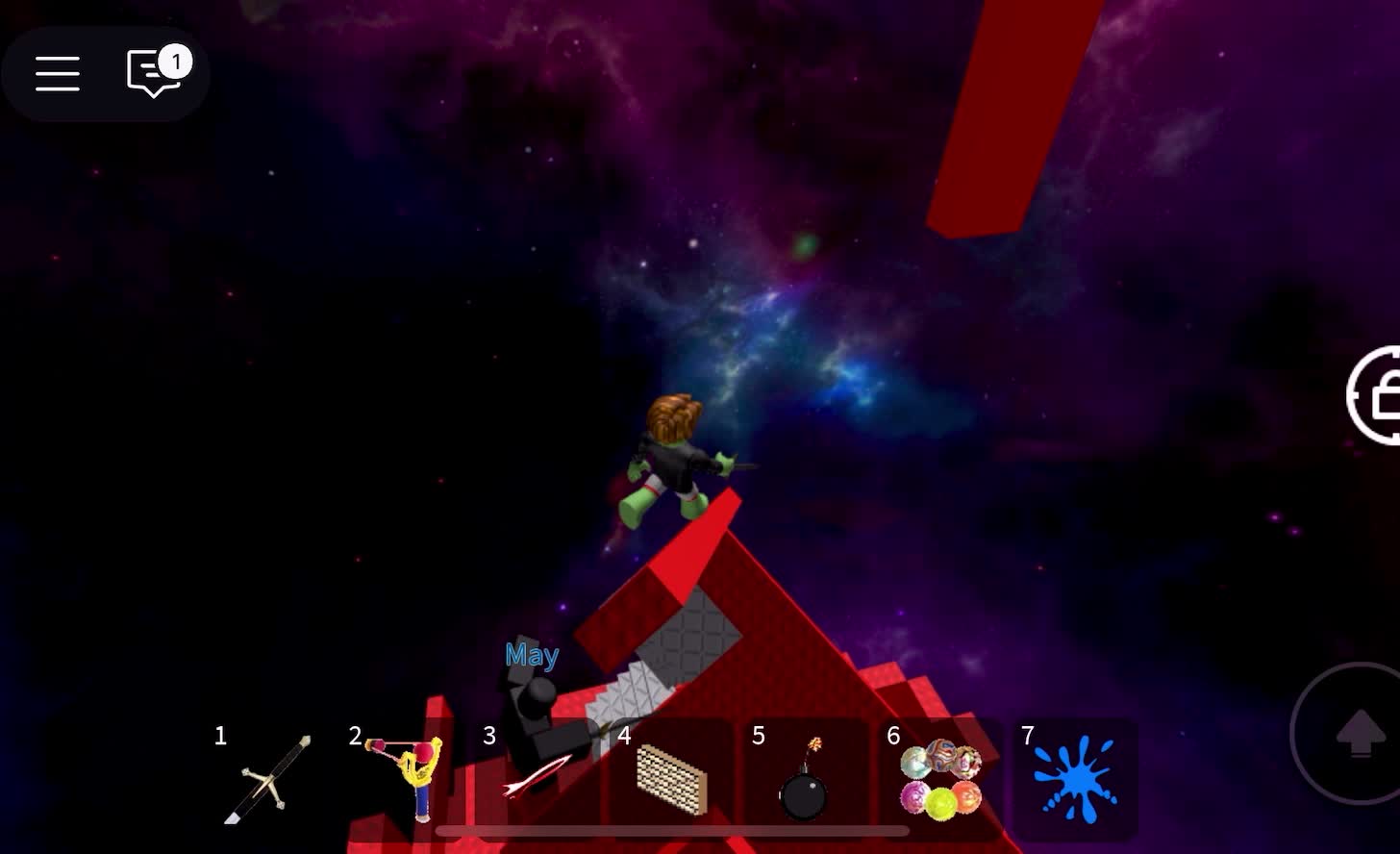Tap hotbar slot number 1 label

pos(219,737)
